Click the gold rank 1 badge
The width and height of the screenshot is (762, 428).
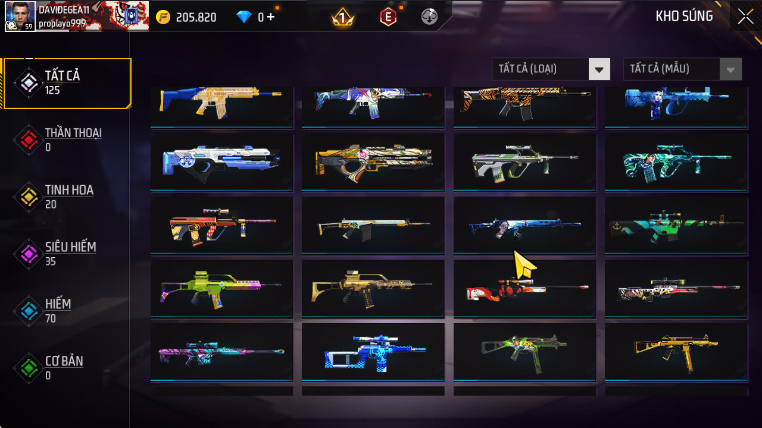pos(342,16)
